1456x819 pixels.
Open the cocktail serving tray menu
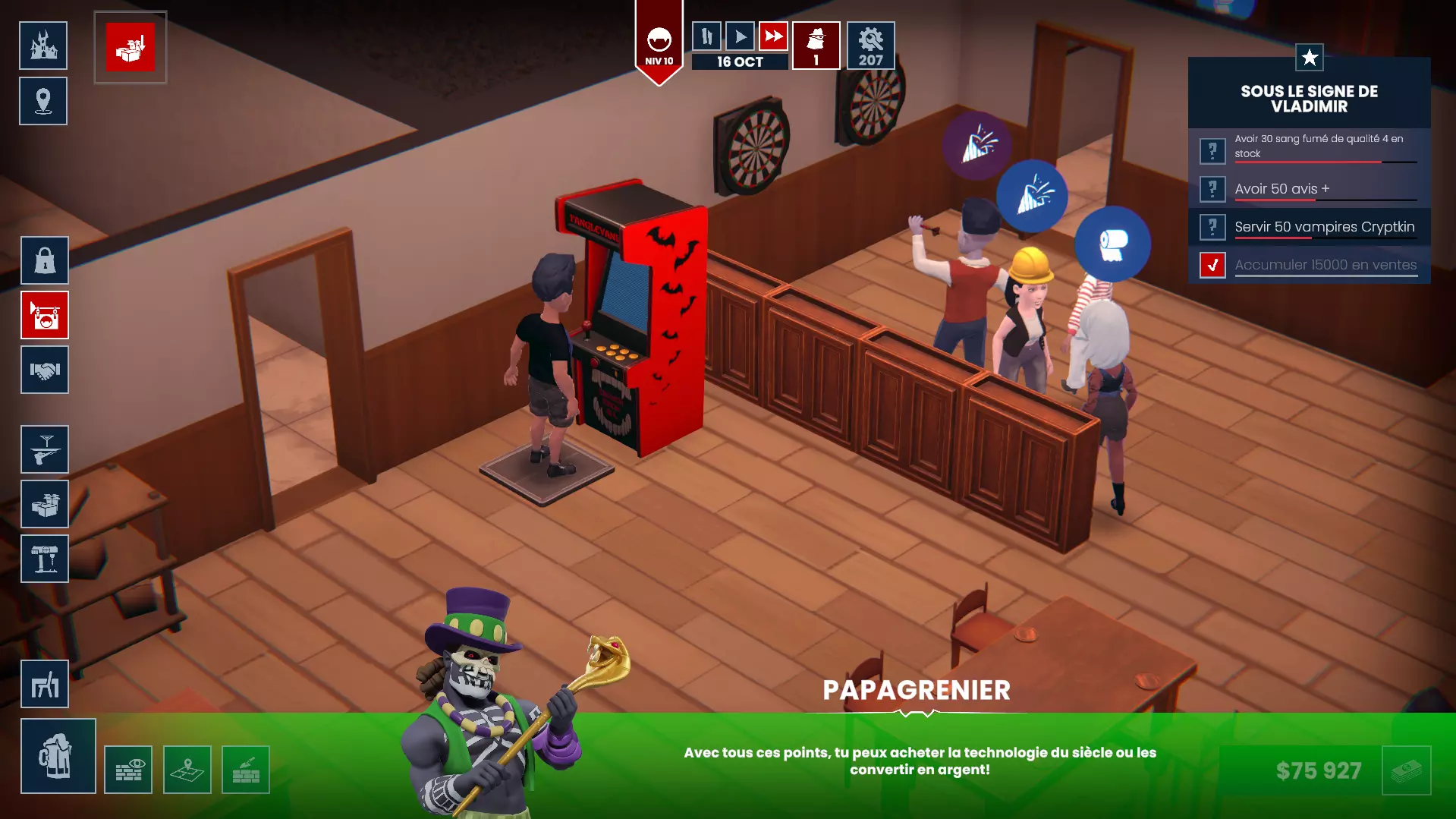pyautogui.click(x=45, y=449)
